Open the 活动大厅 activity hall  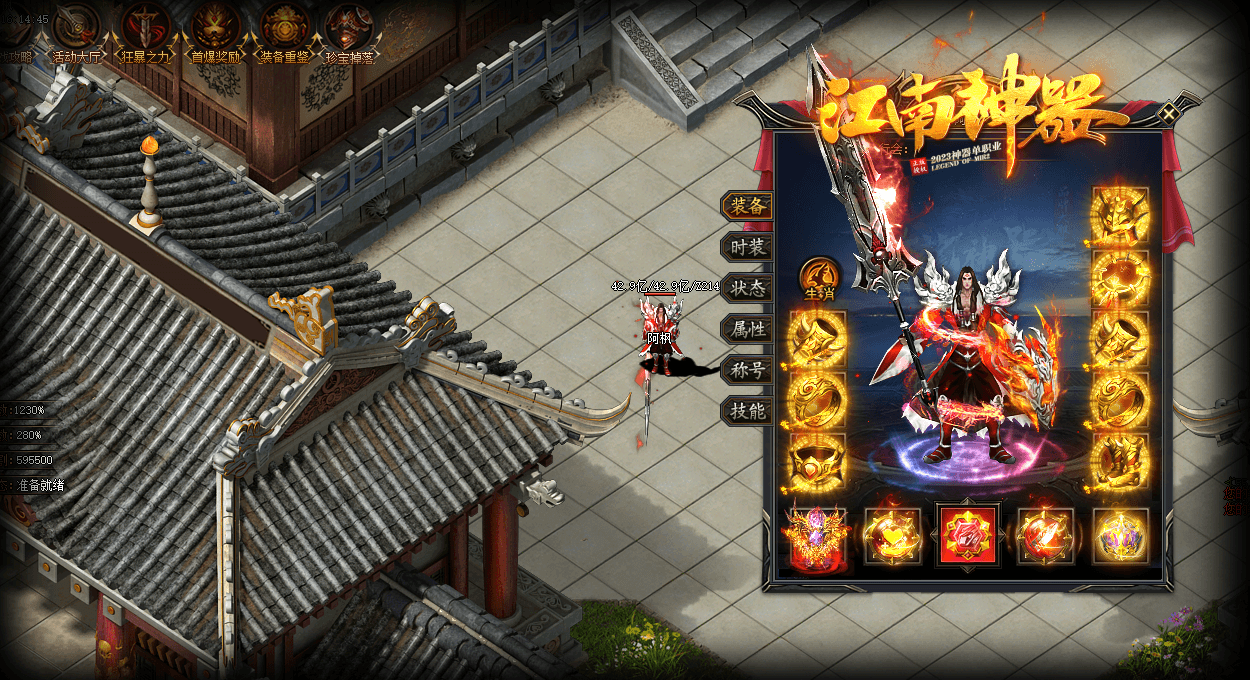pyautogui.click(x=77, y=27)
